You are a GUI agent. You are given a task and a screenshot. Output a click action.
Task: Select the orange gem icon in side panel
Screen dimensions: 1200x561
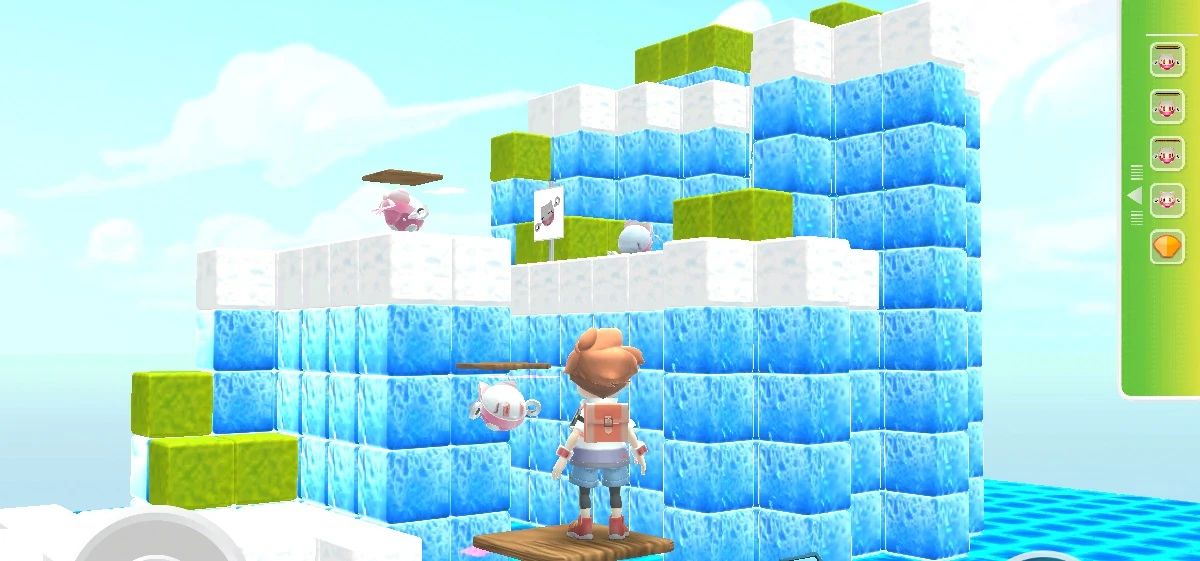(x=1166, y=246)
